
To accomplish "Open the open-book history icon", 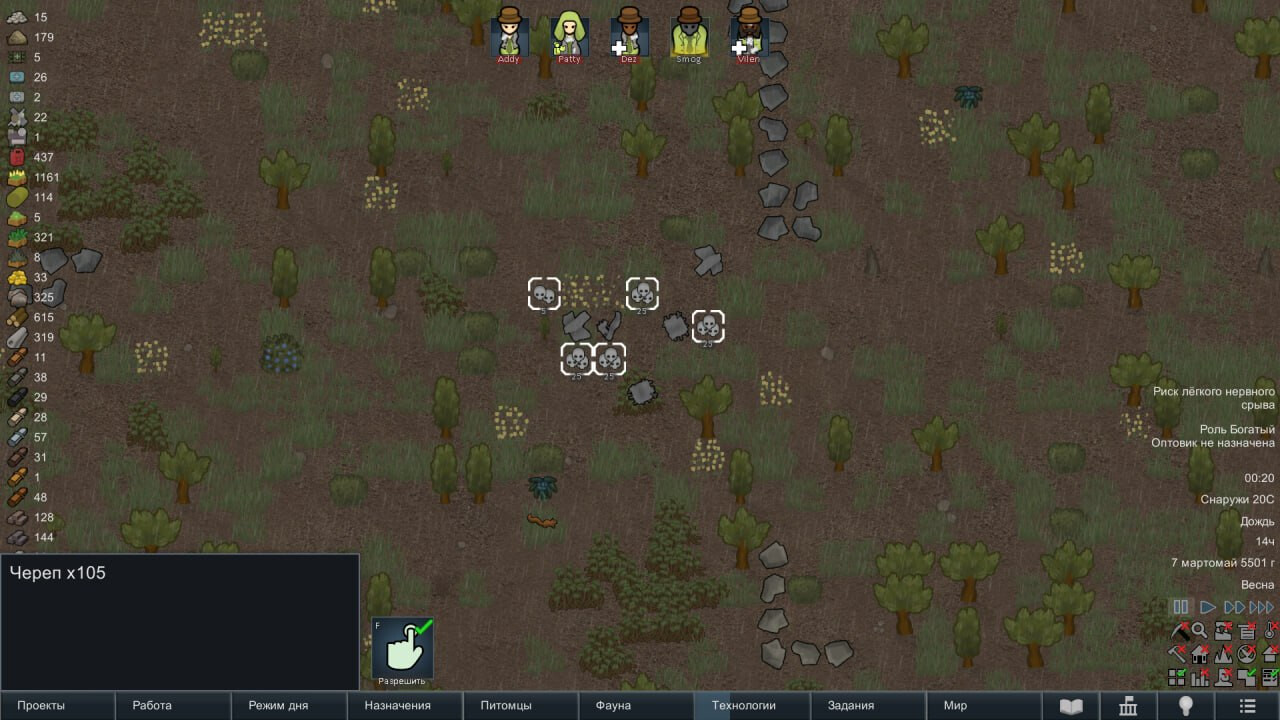I will tap(1071, 706).
